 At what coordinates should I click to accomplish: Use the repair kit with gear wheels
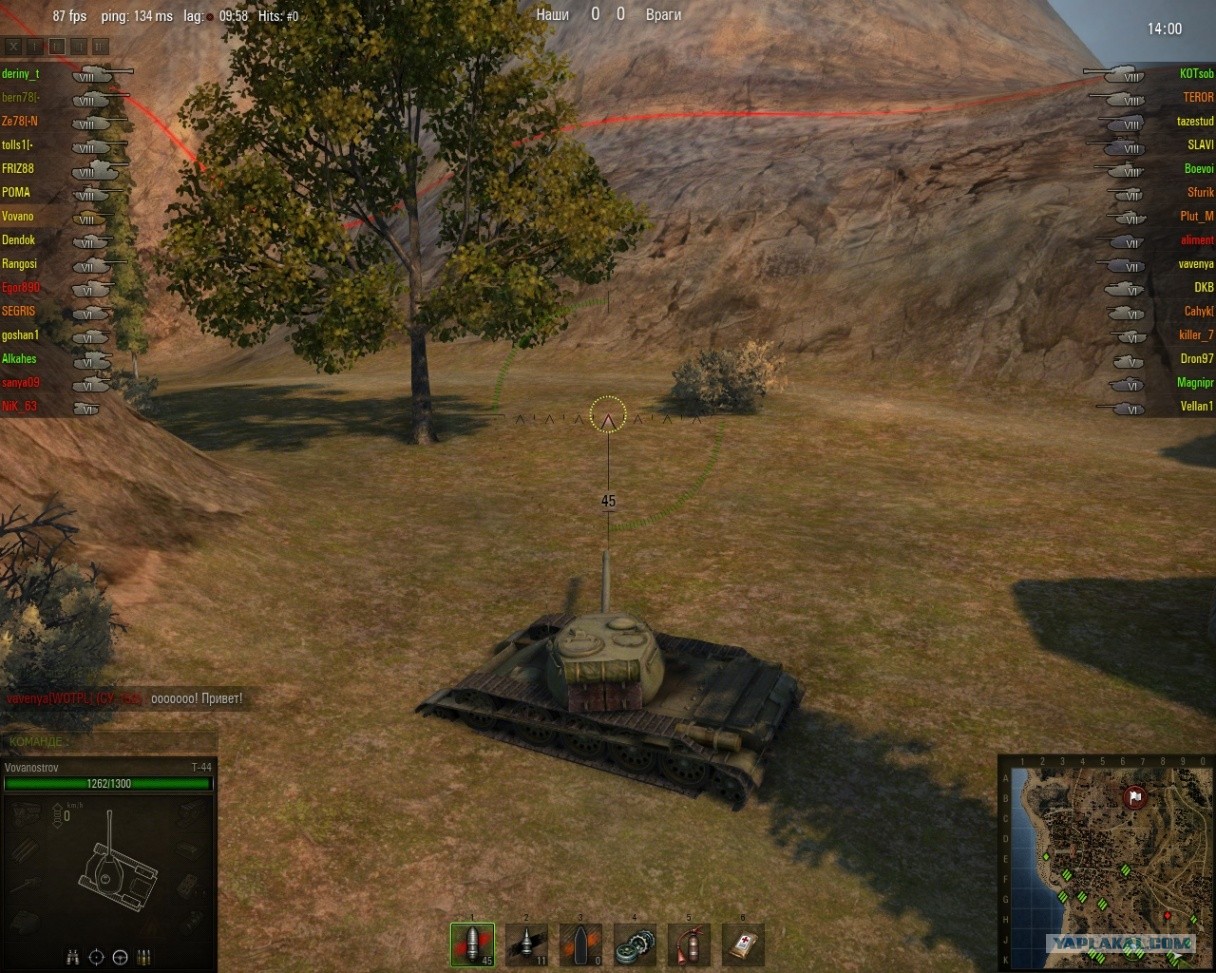[635, 944]
